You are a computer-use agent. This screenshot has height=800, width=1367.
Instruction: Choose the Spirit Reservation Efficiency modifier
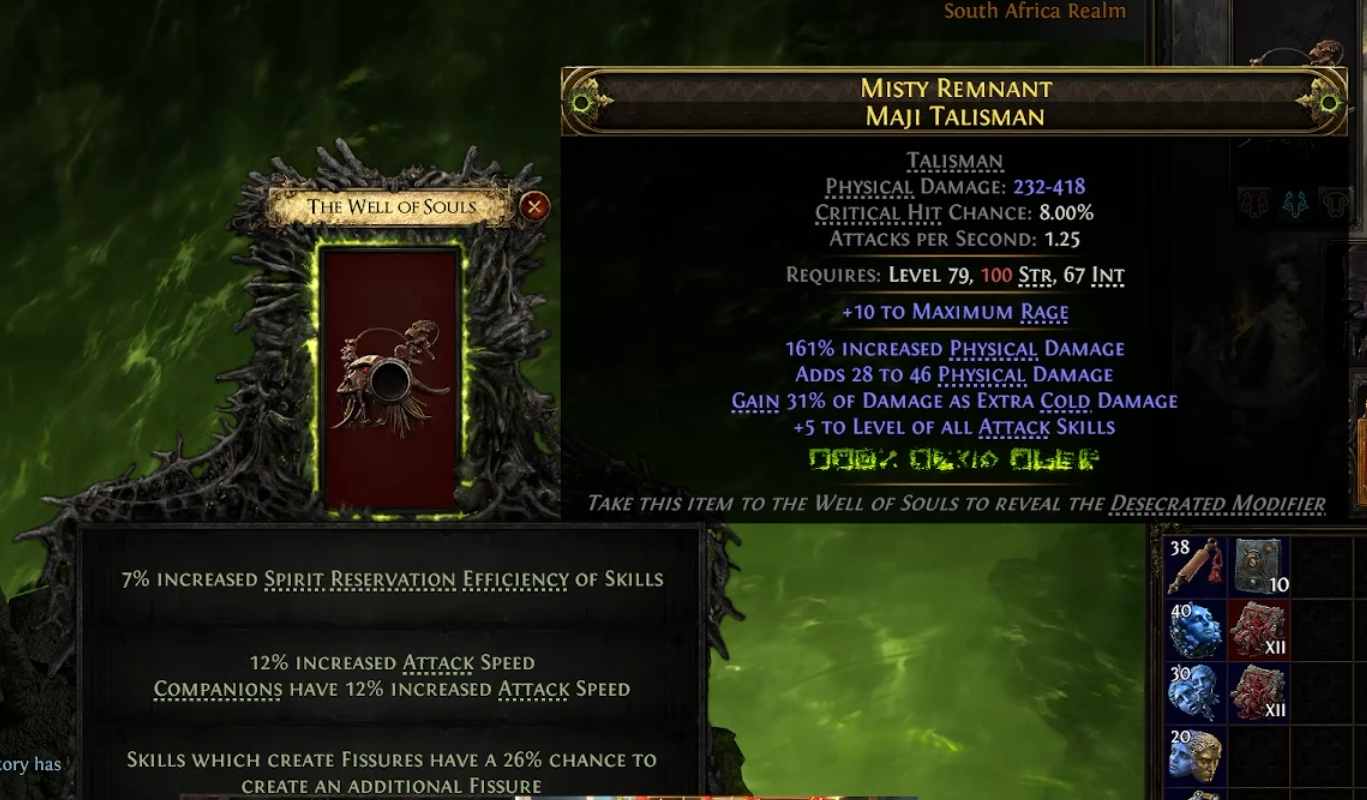pyautogui.click(x=391, y=579)
